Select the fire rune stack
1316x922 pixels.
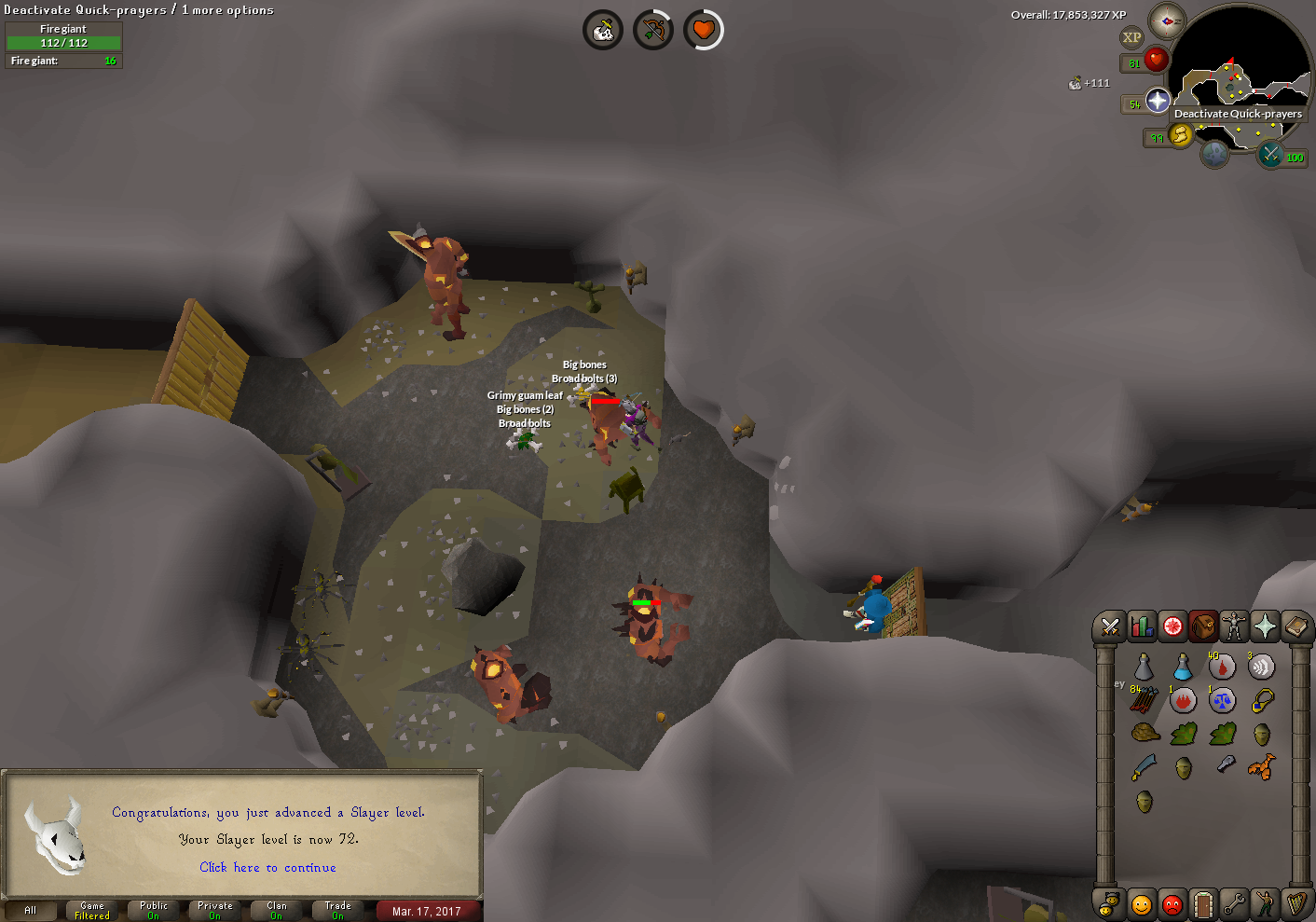(x=1183, y=700)
